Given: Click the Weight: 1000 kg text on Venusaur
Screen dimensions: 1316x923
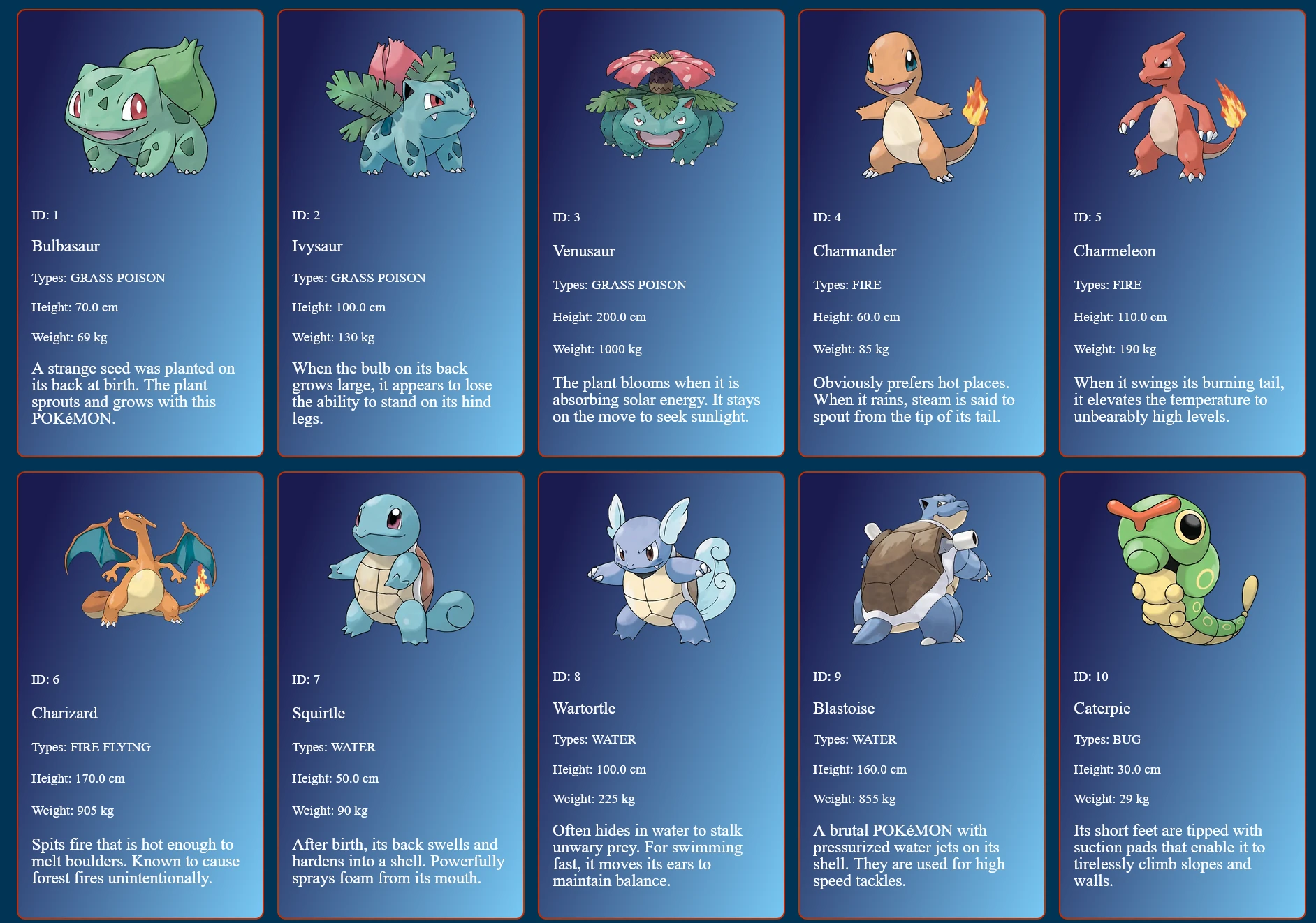Looking at the screenshot, I should click(599, 348).
